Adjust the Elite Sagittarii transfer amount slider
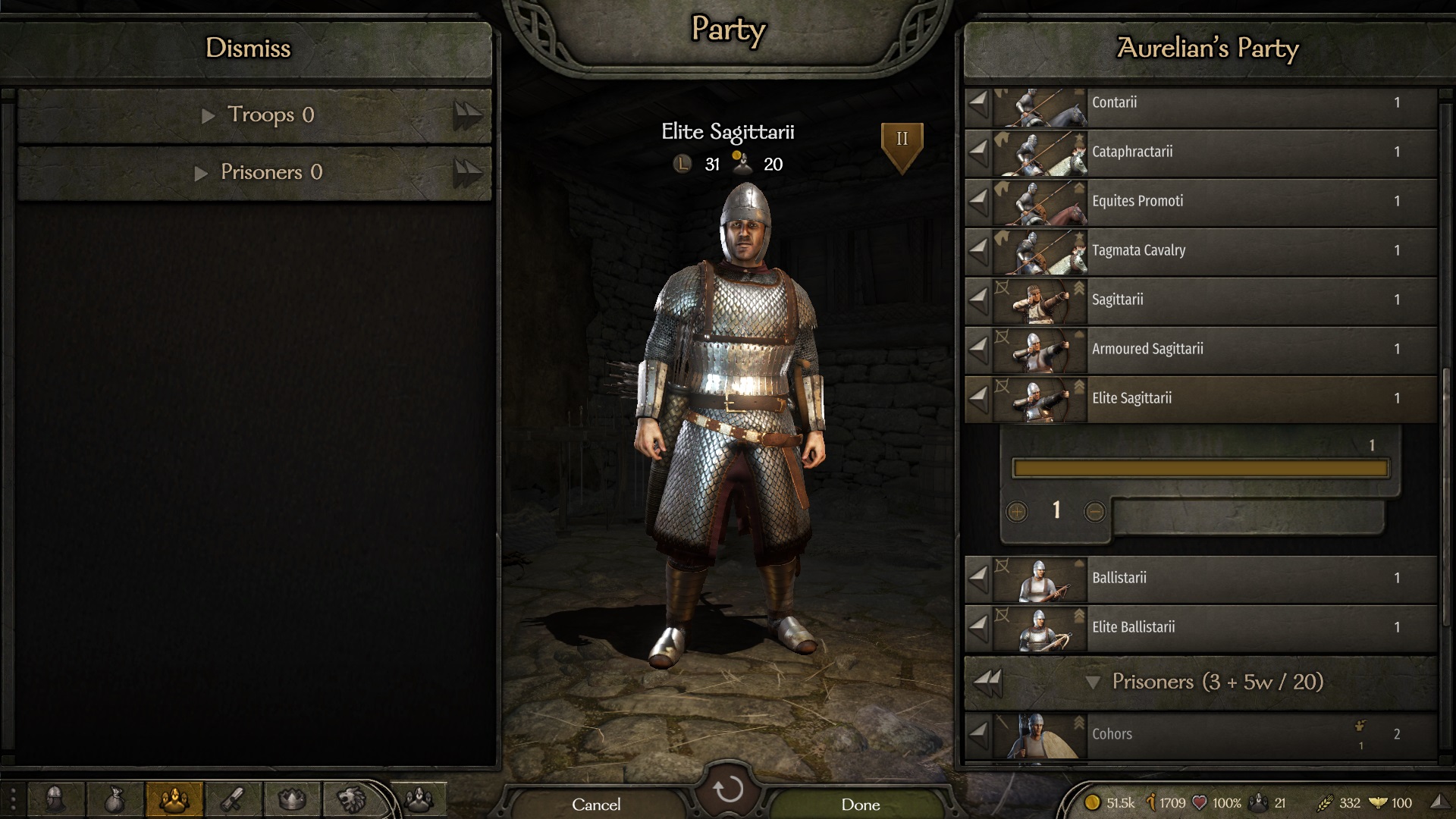The height and width of the screenshot is (819, 1456). [x=1200, y=469]
